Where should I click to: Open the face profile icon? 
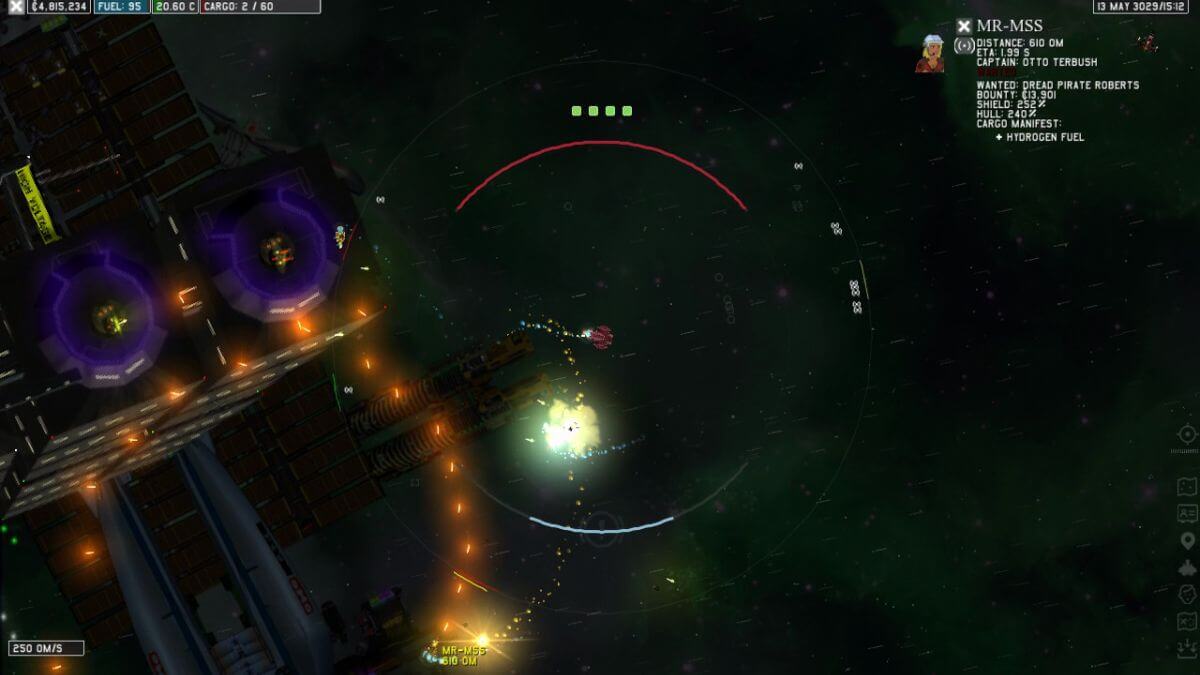pyautogui.click(x=1187, y=594)
